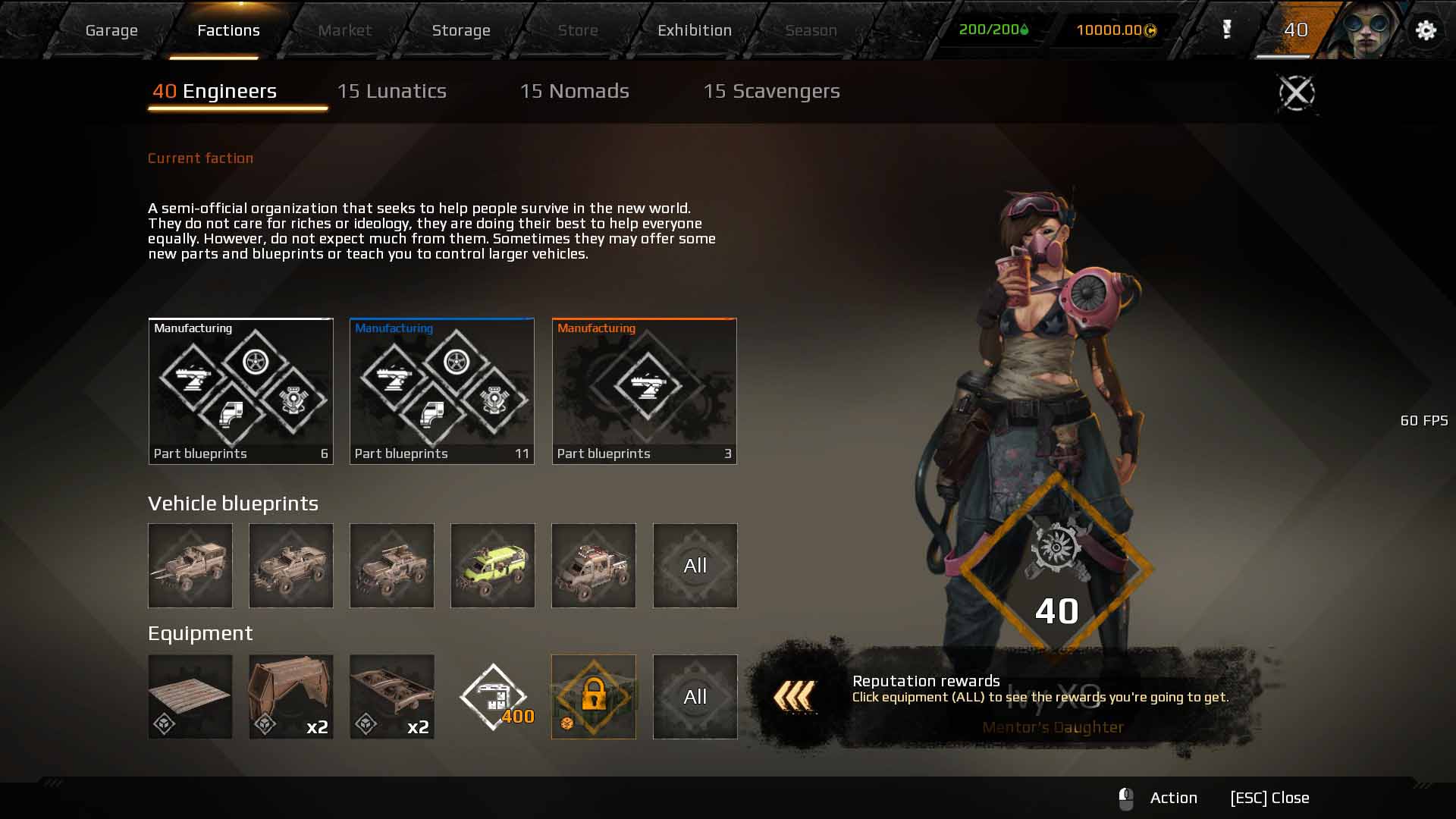This screenshot has height=819, width=1456.
Task: Select the yellow-green vehicle blueprint
Action: coord(492,566)
